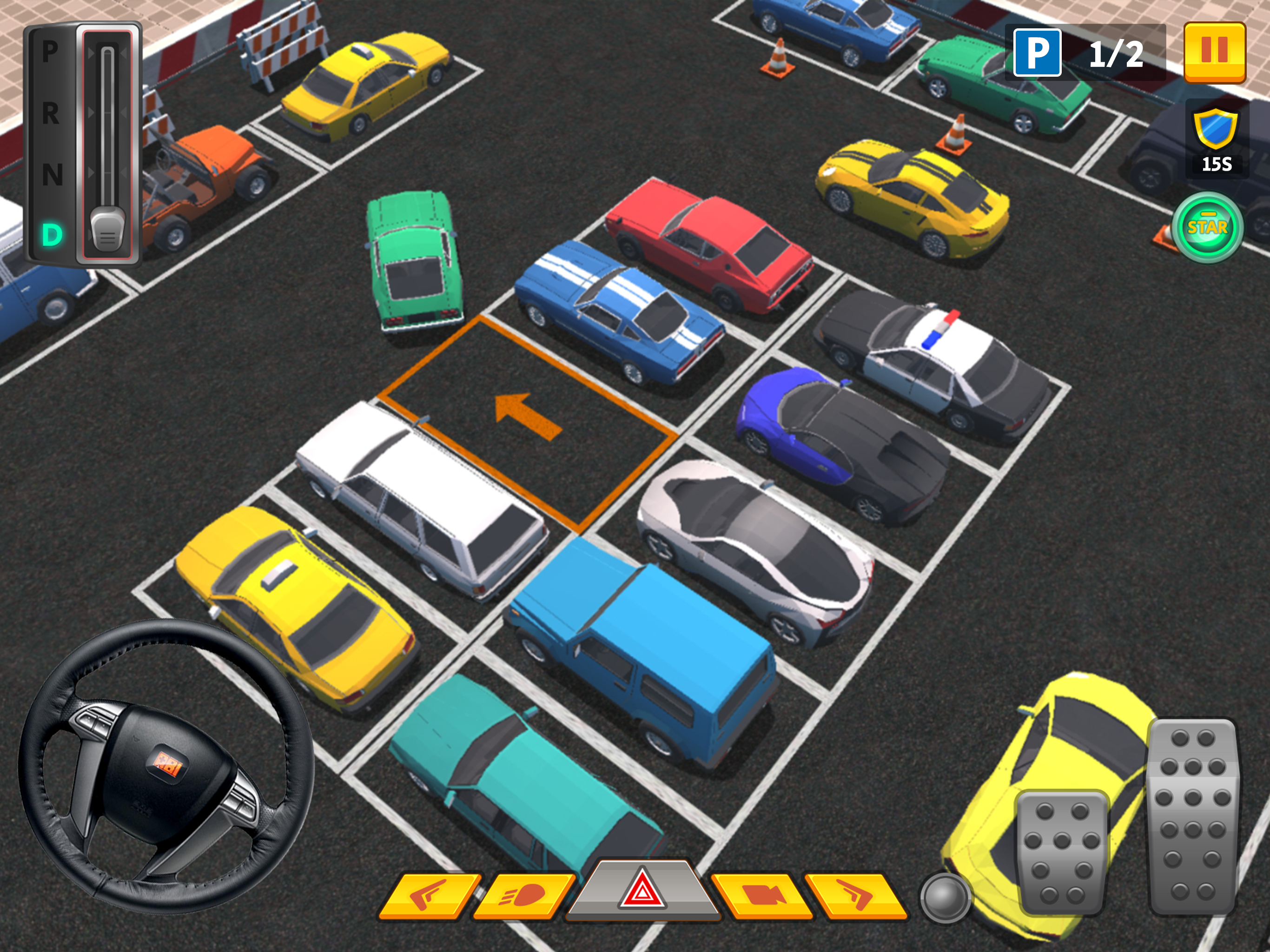This screenshot has width=1270, height=952.
Task: Change the camera view
Action: click(x=761, y=896)
